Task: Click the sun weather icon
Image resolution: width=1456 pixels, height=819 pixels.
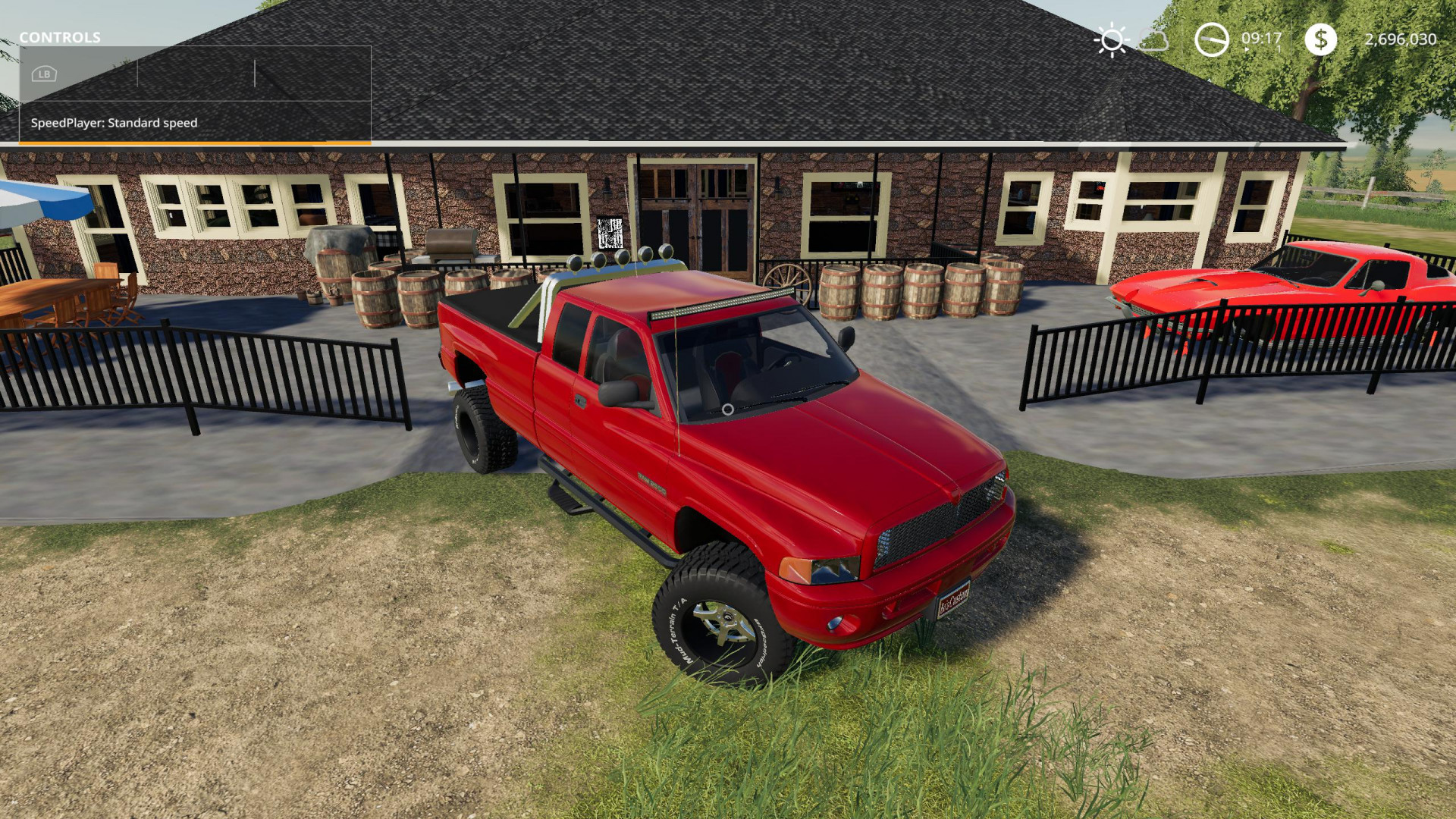Action: 1112,39
